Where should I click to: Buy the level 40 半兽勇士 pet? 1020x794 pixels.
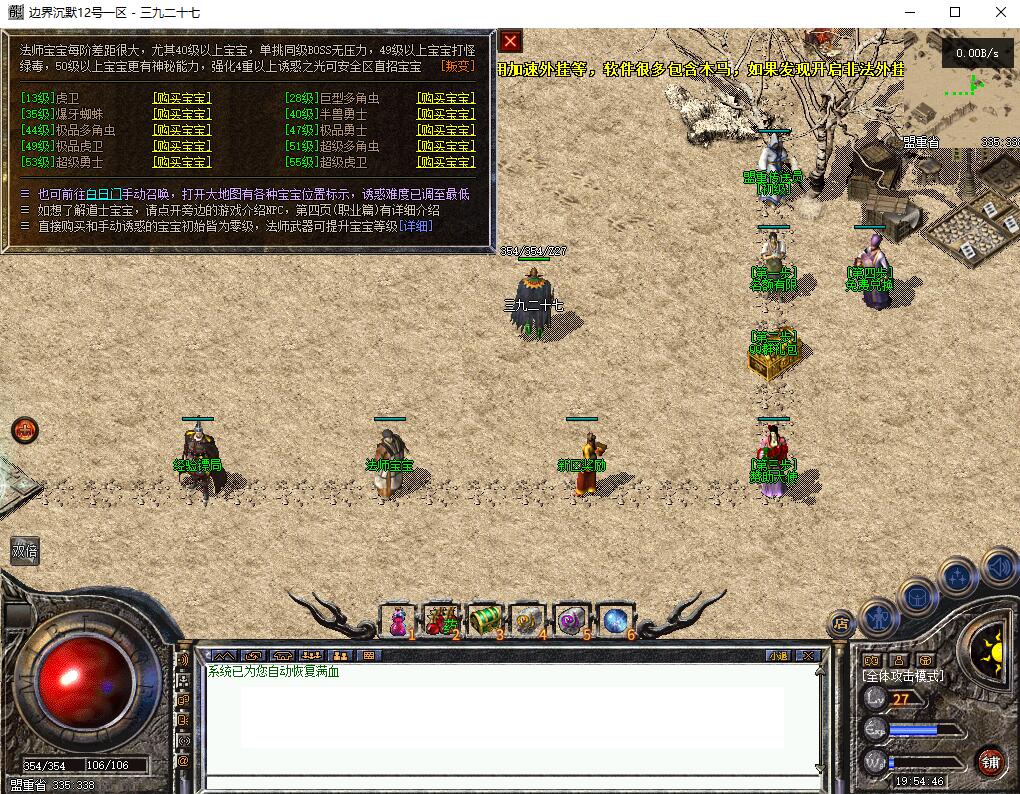coord(445,114)
